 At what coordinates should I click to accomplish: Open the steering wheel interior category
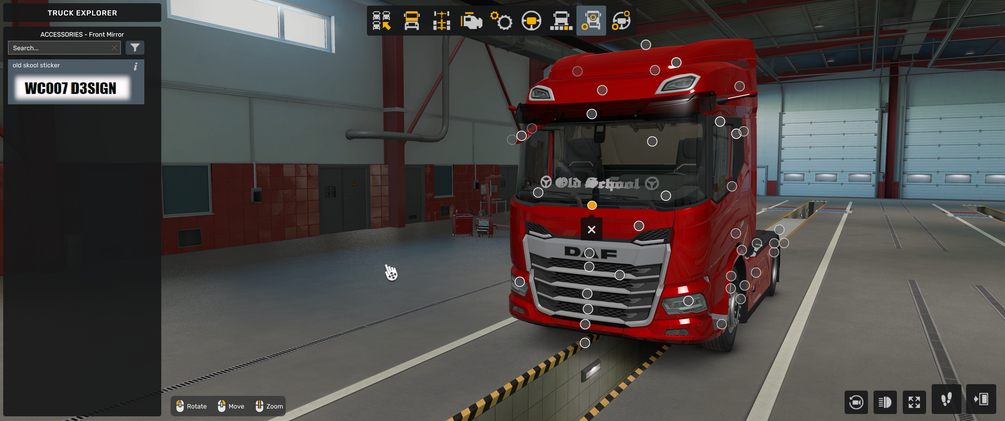(531, 21)
